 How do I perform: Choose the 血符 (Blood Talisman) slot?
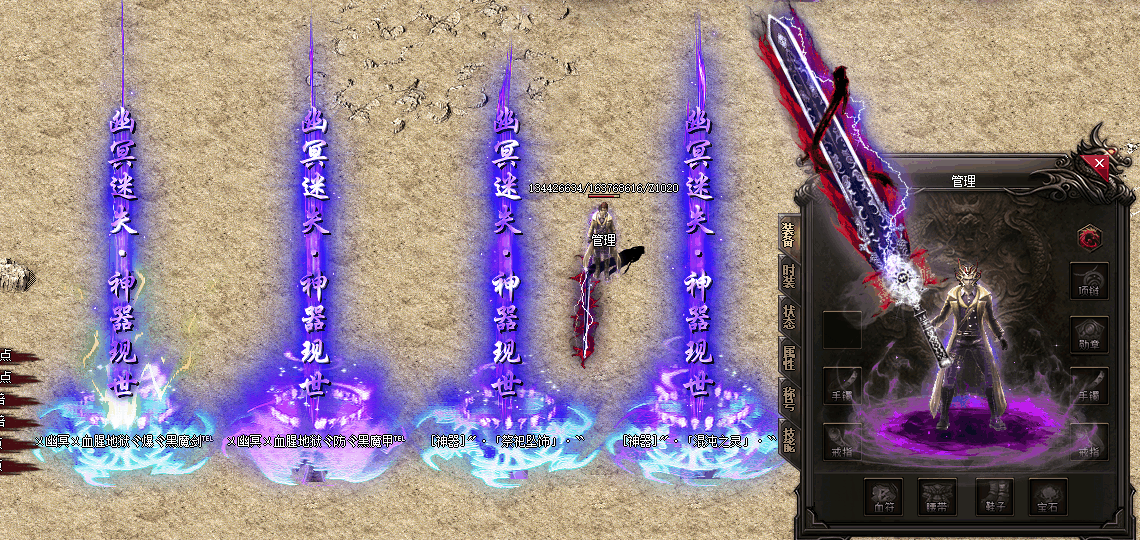pos(884,496)
